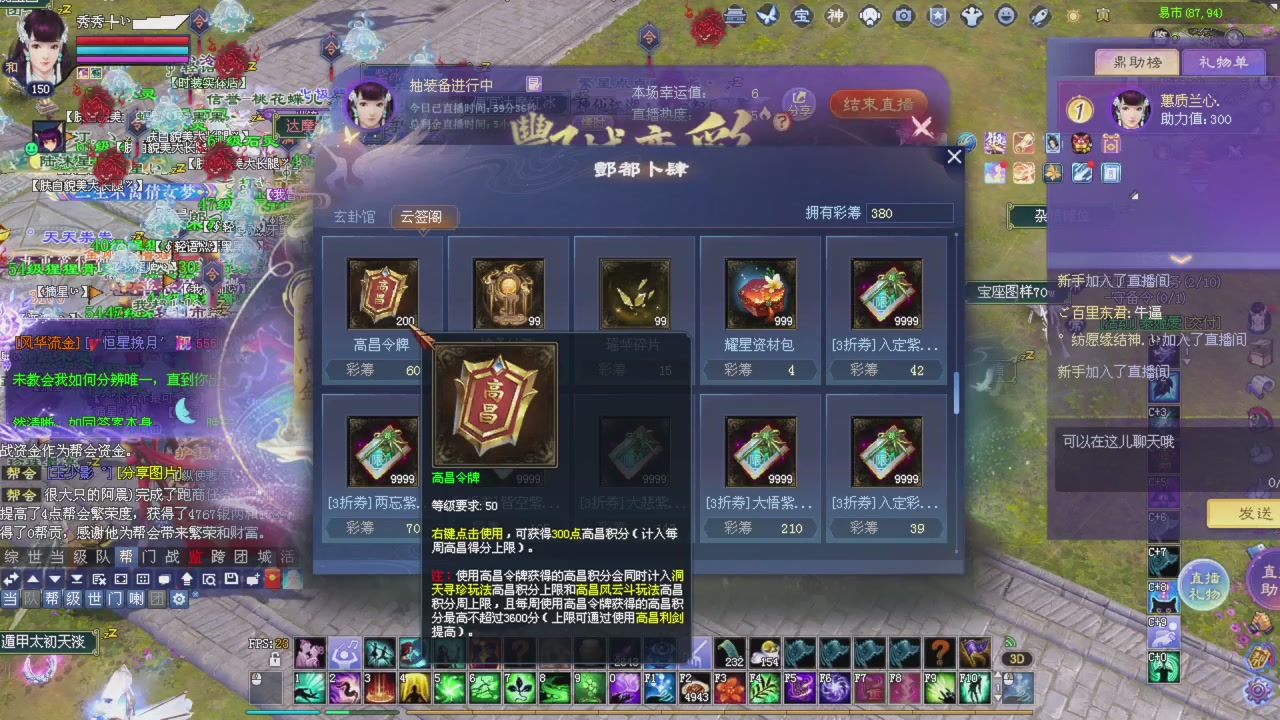Click the 高昌令牌 item thumbnail in the shop
This screenshot has width=1280, height=720.
tap(383, 291)
